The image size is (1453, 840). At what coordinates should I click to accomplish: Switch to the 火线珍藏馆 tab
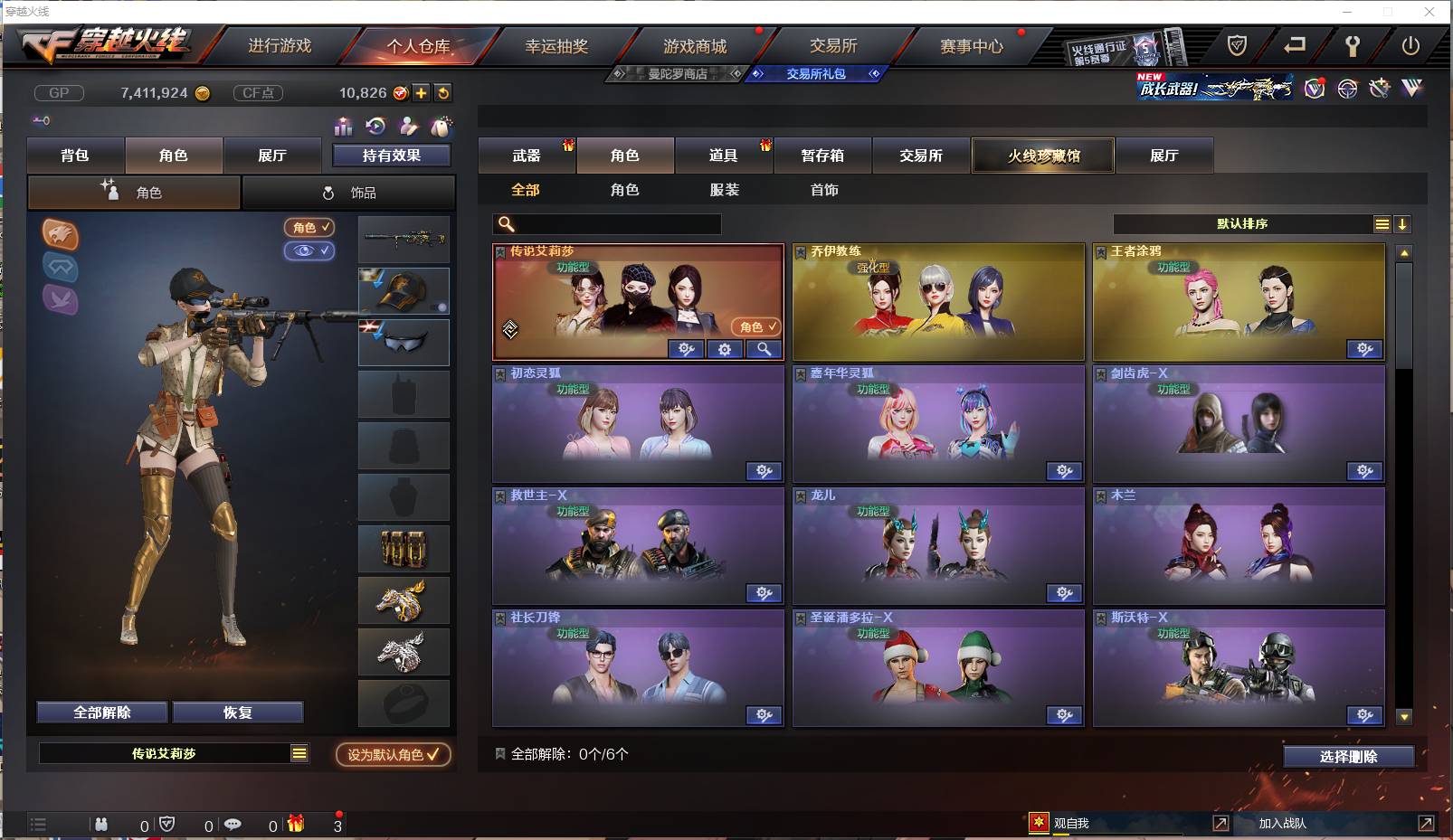tap(1042, 156)
